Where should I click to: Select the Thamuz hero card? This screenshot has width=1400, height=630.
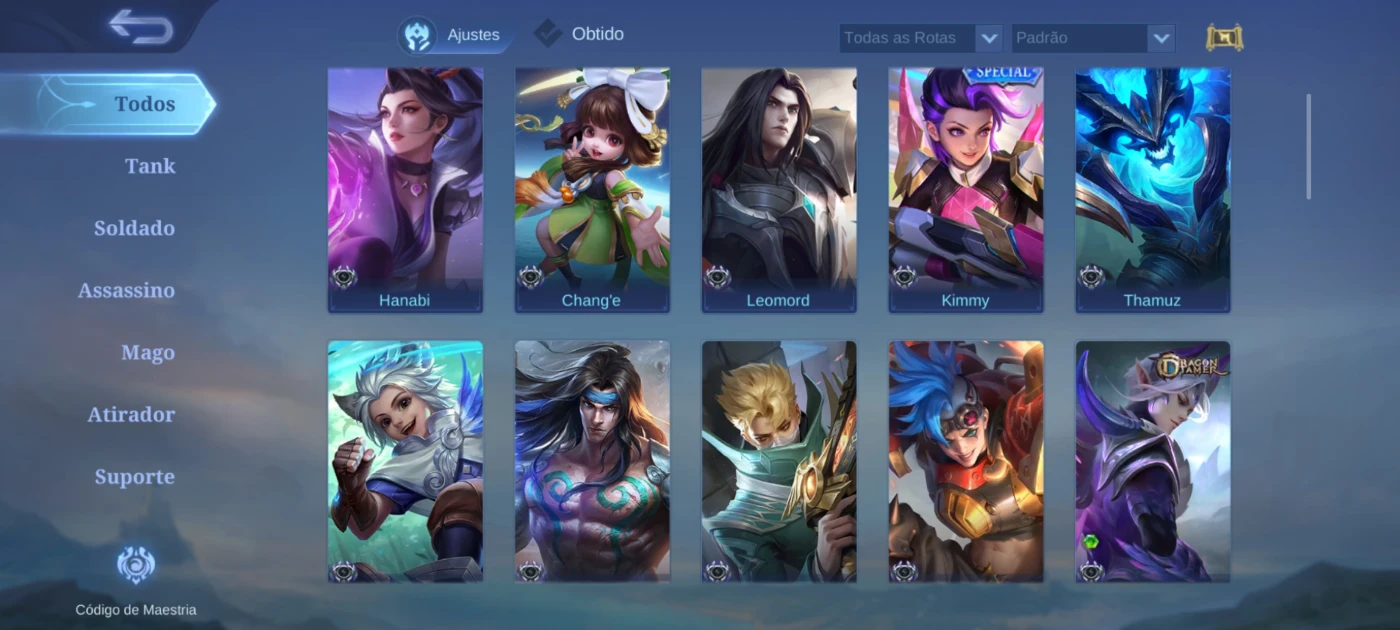(1153, 190)
